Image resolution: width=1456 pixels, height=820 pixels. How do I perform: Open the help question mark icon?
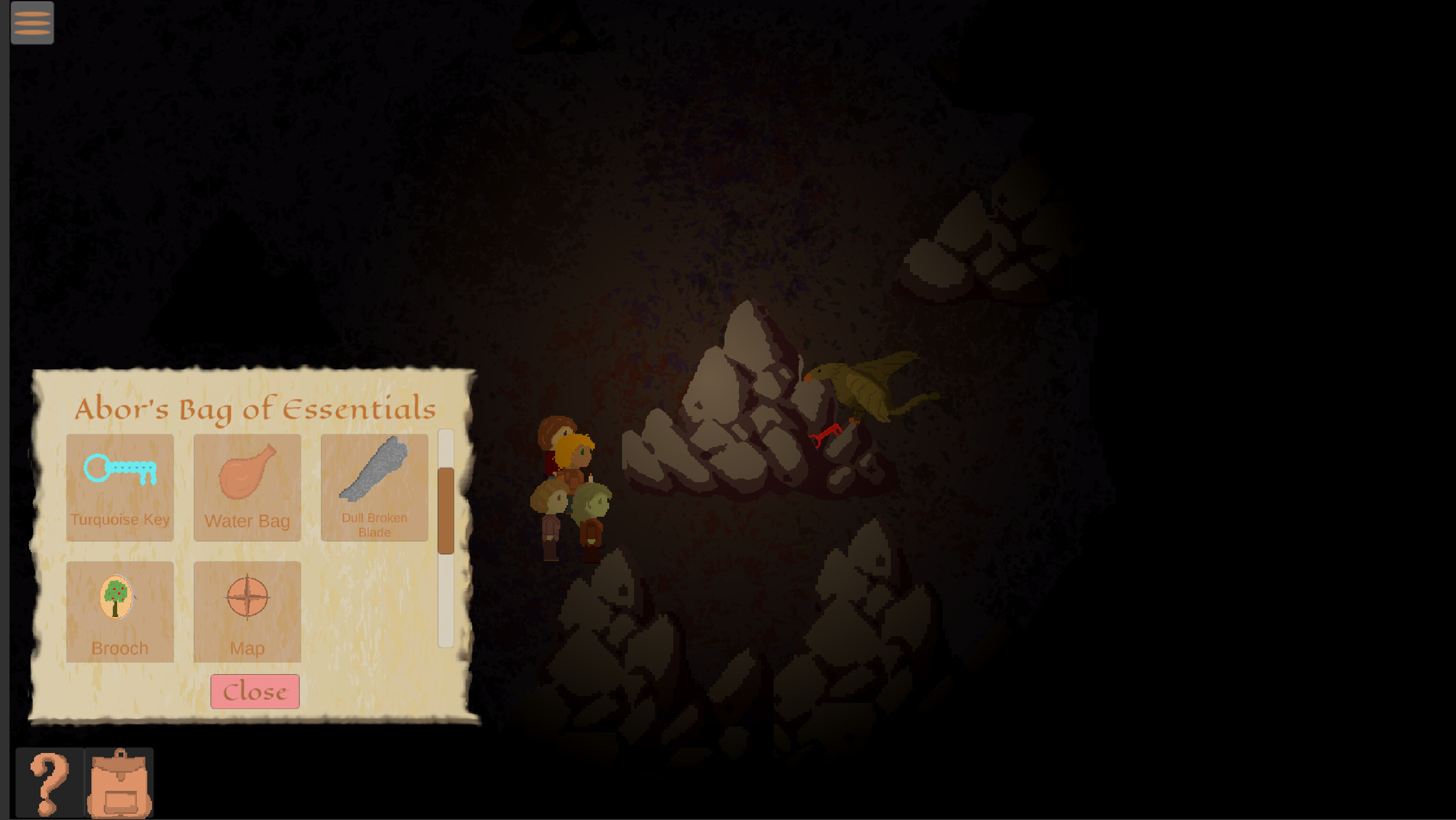(x=50, y=783)
